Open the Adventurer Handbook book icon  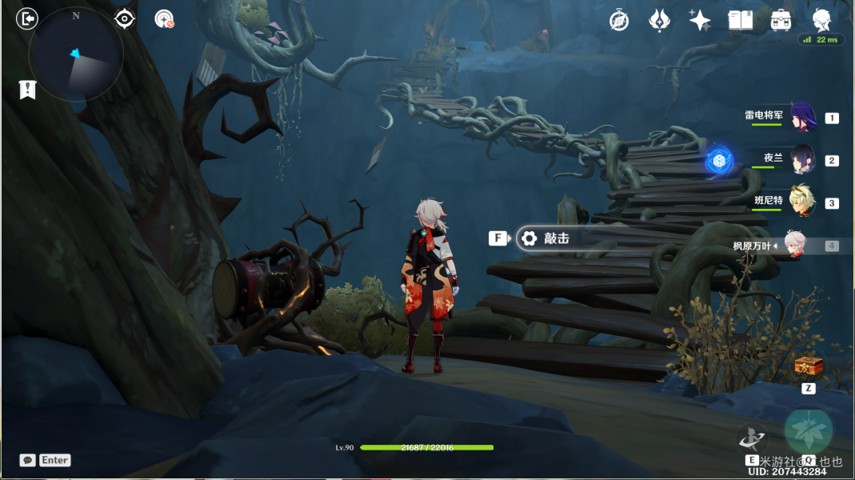pyautogui.click(x=740, y=20)
